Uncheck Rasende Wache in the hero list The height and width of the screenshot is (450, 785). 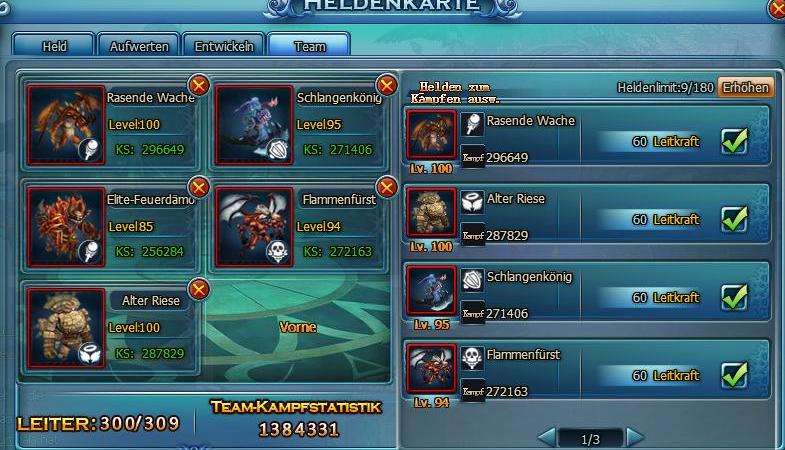[x=735, y=141]
